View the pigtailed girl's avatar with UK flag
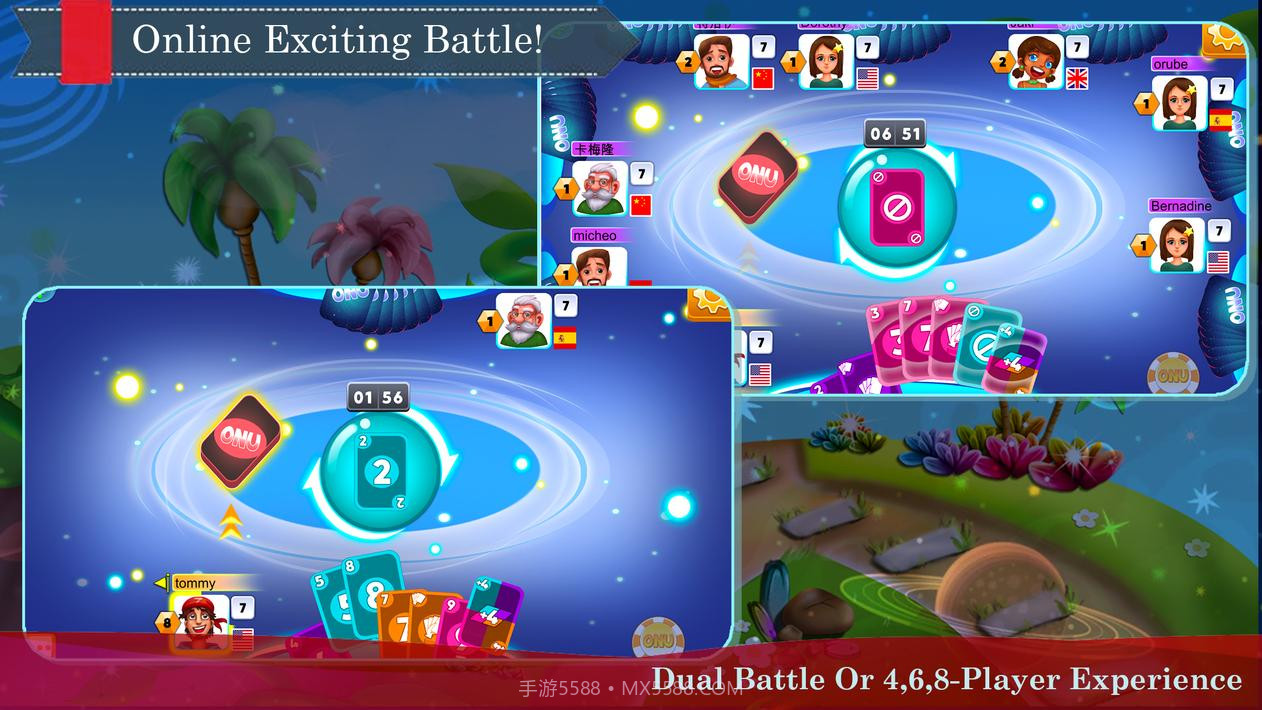Screen dimensions: 1262x710 click(1035, 62)
